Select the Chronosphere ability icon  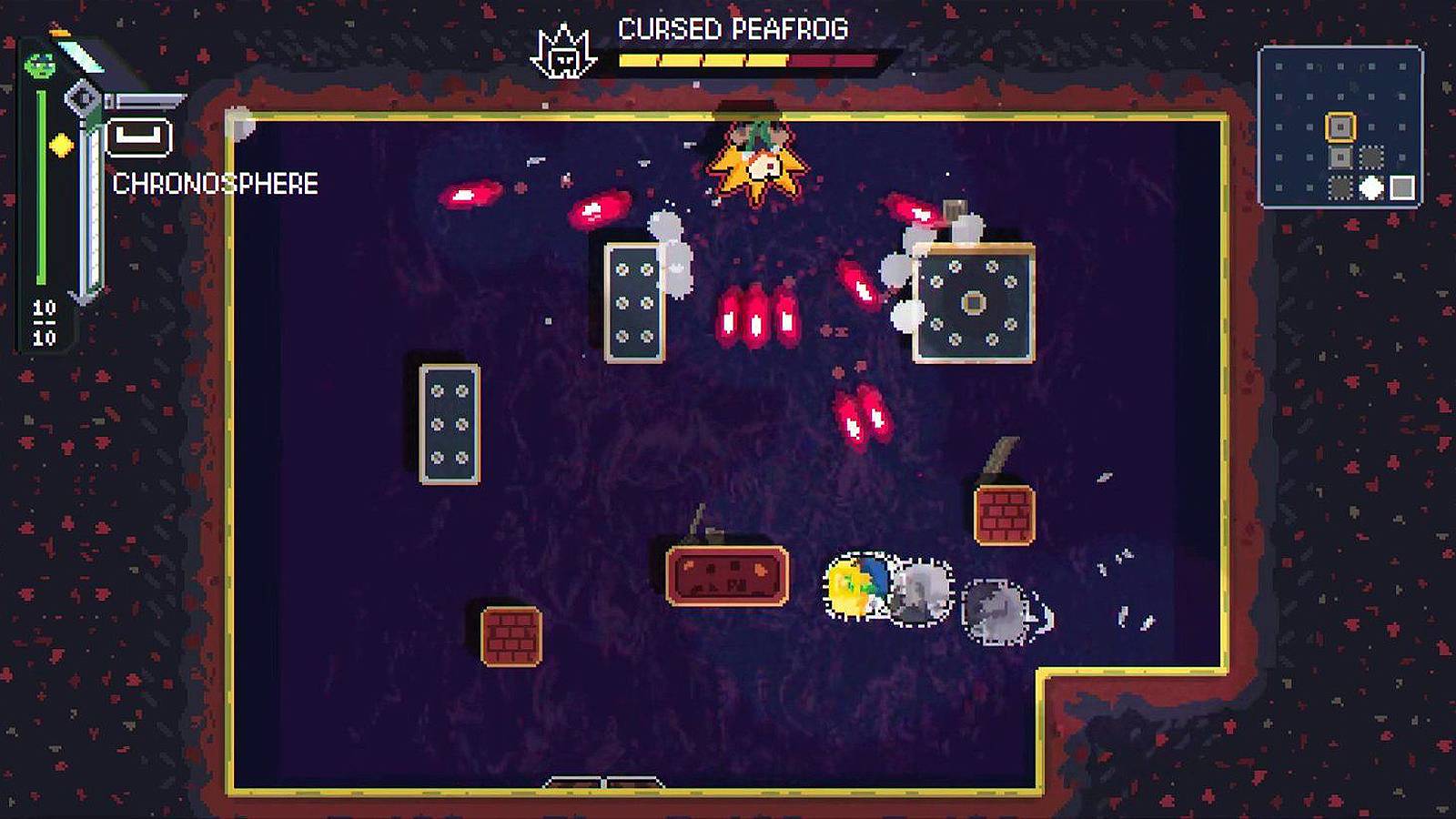(138, 138)
